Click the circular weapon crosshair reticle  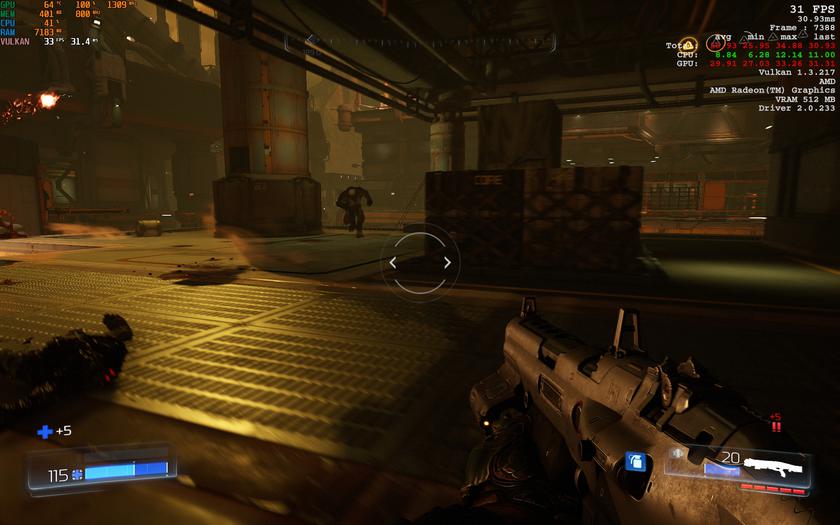[420, 263]
